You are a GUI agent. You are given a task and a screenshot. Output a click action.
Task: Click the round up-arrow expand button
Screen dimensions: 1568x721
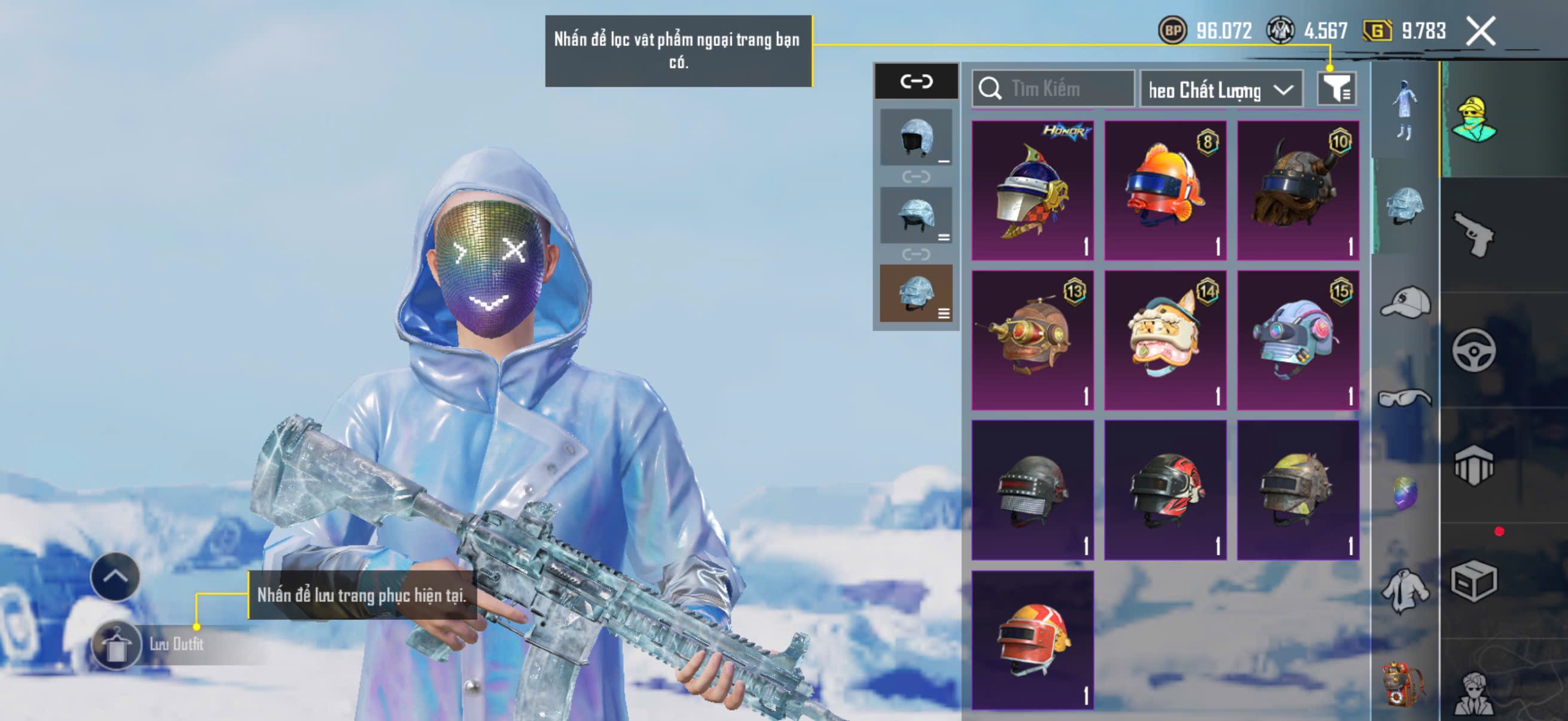pyautogui.click(x=115, y=576)
